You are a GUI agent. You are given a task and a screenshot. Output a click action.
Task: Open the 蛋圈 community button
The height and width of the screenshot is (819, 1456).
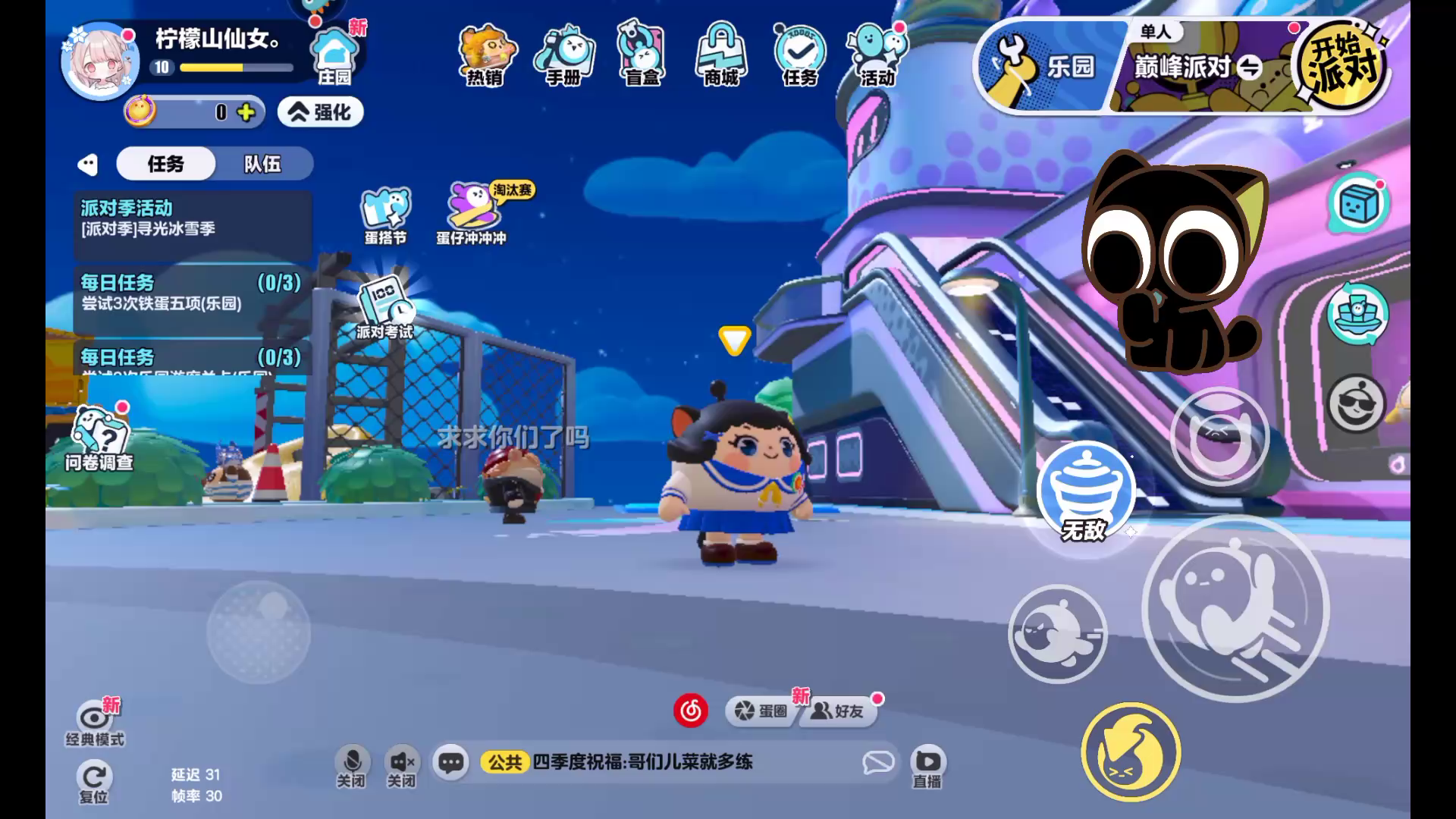coord(763,711)
